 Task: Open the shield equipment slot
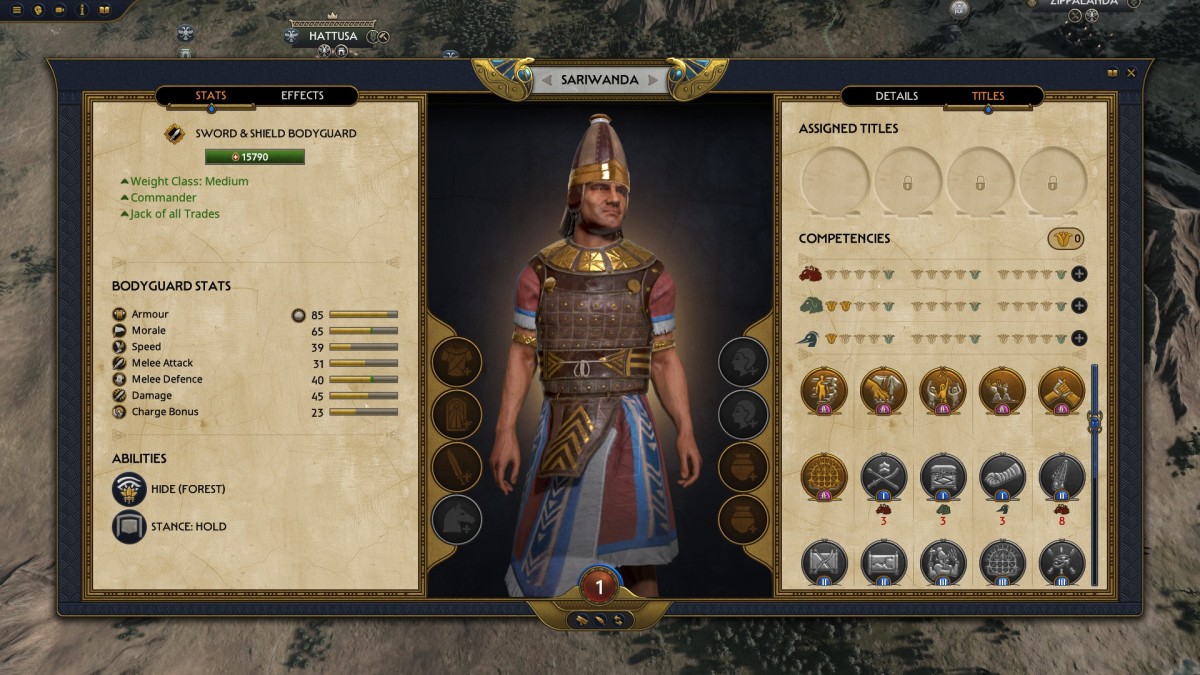457,413
